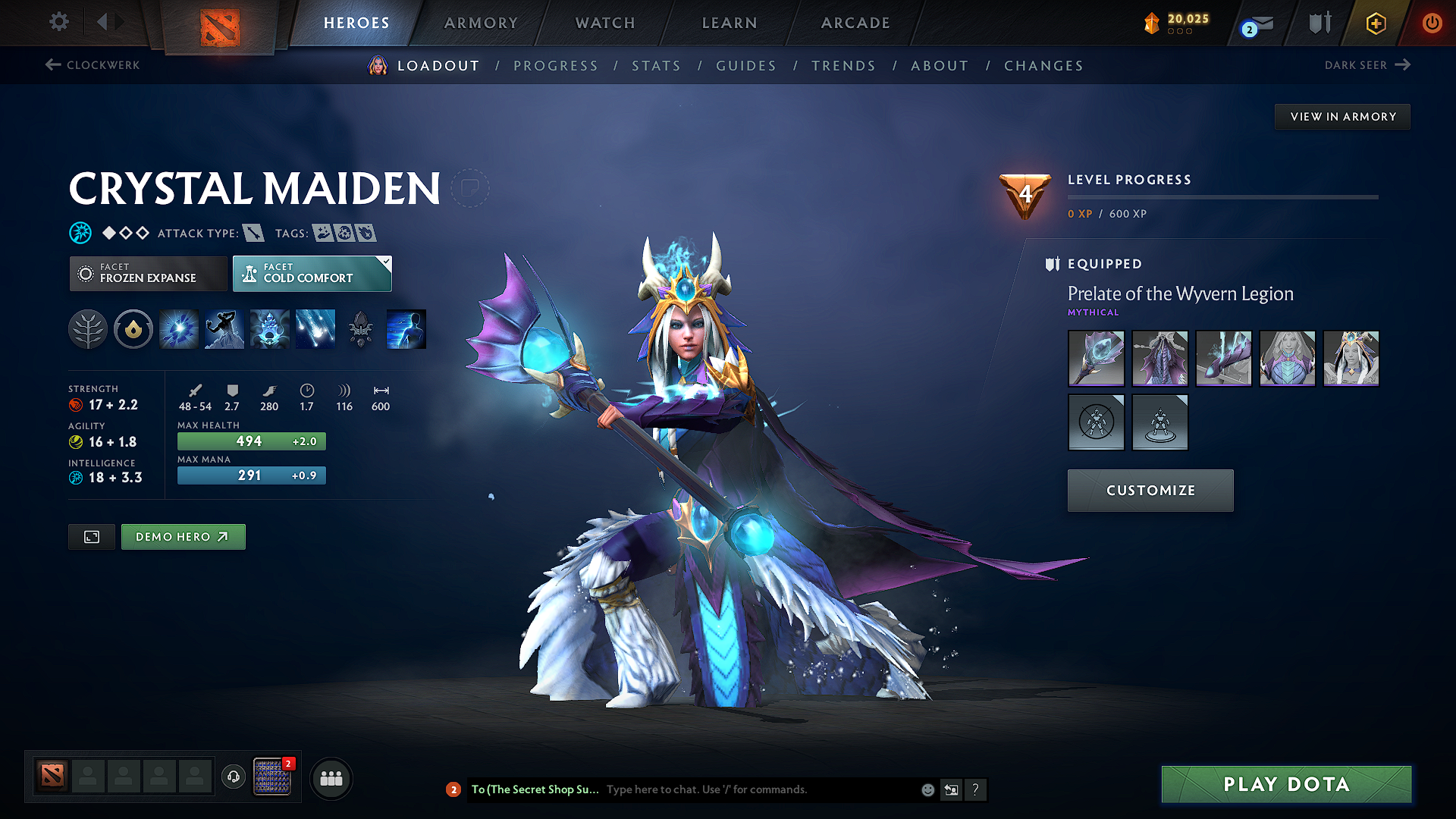Screen dimensions: 1456x819
Task: Quit the game with power icon
Action: 1432,23
